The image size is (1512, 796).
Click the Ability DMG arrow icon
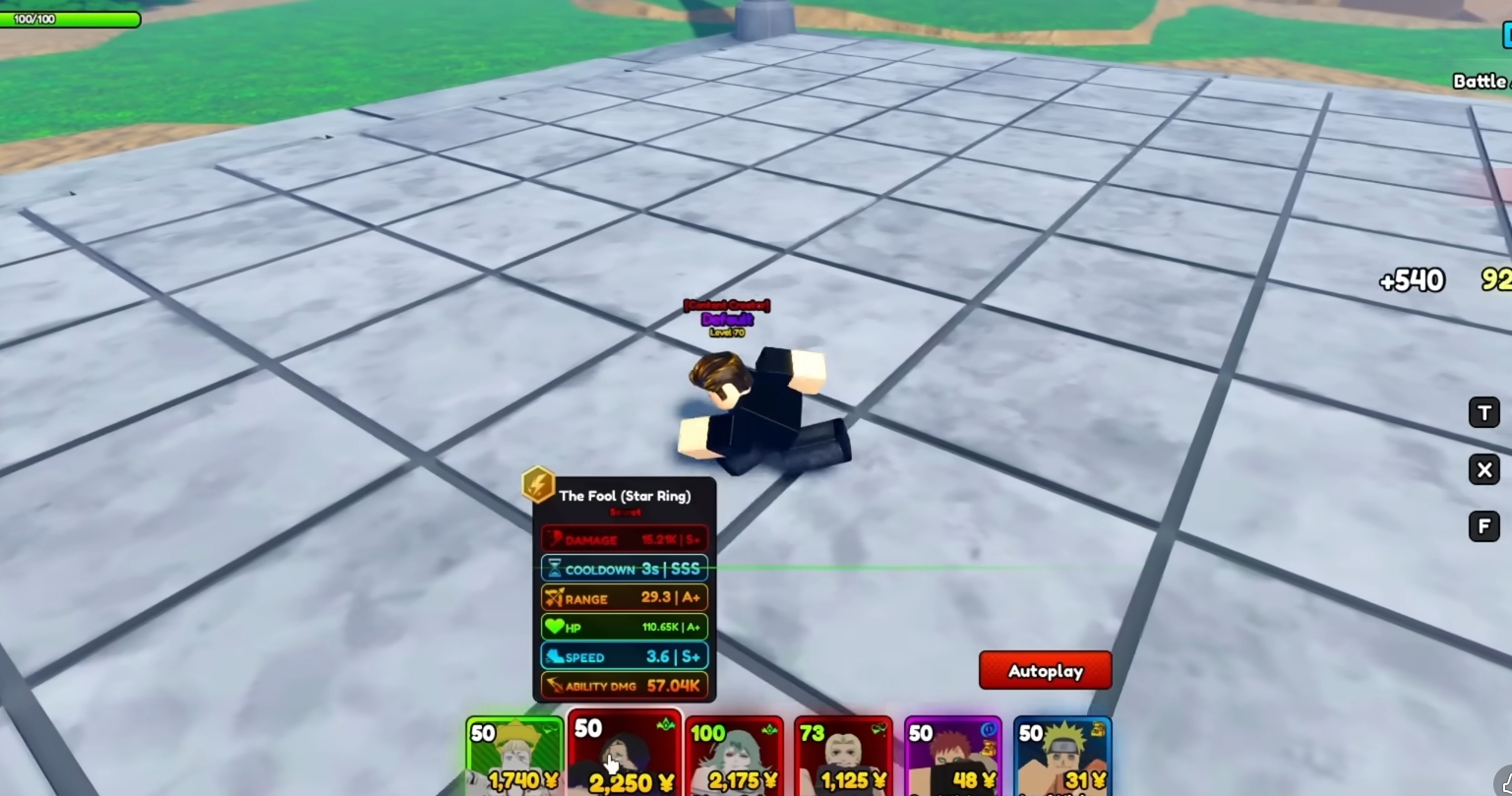555,686
